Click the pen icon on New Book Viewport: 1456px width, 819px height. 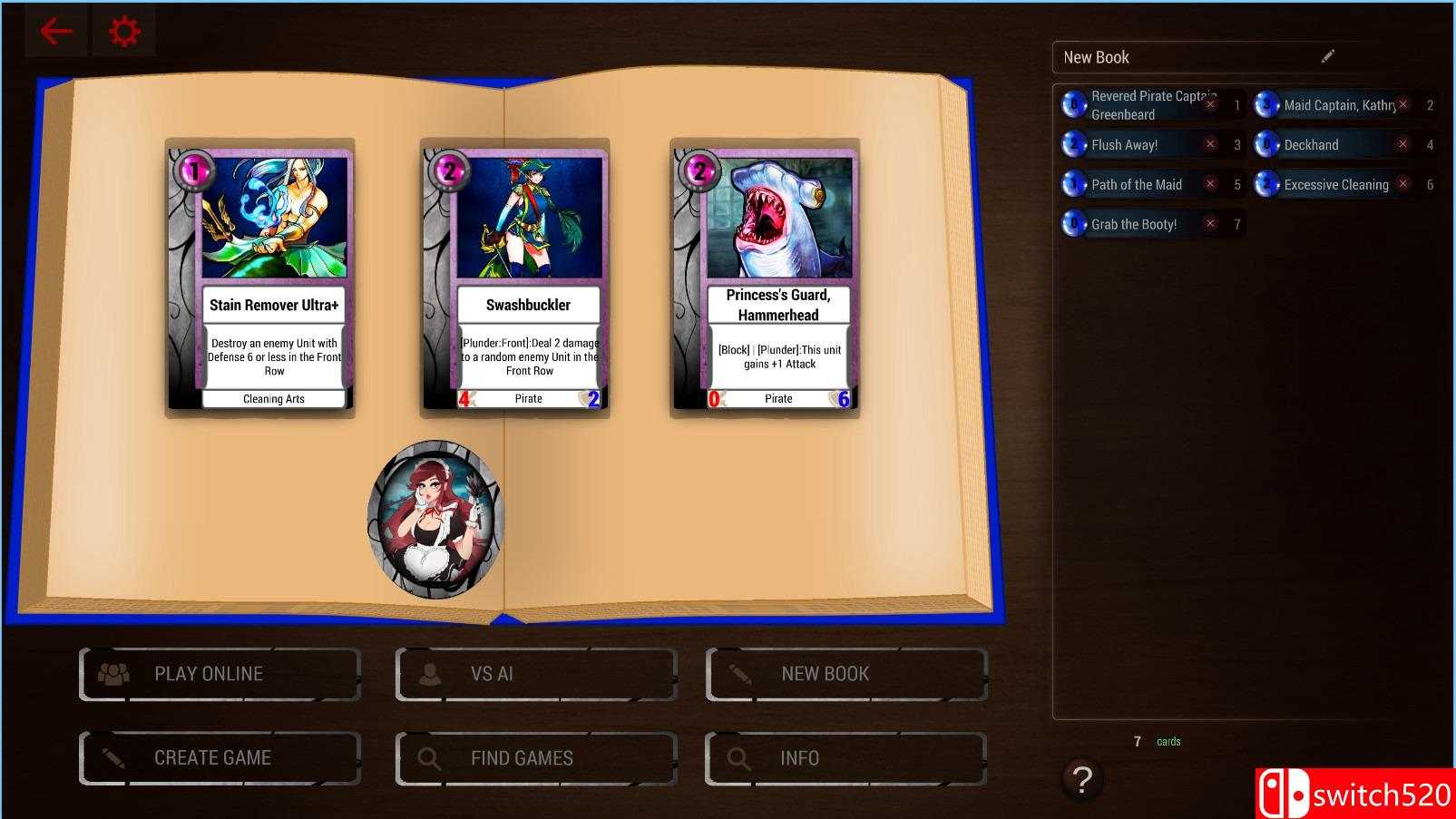coord(740,673)
